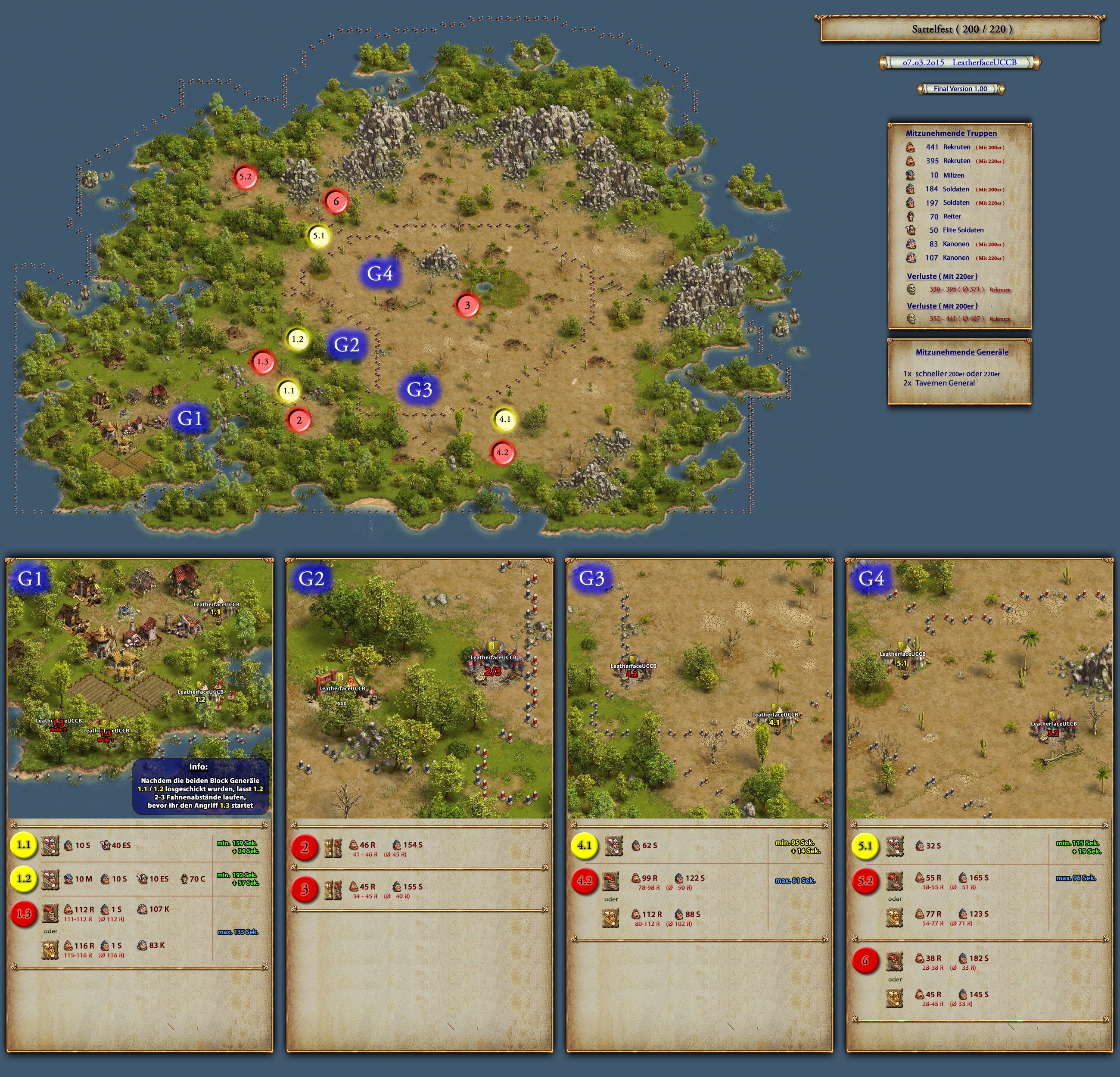Click blue G3 label on the island overview map
Viewport: 1120px width, 1077px height.
pyautogui.click(x=419, y=389)
